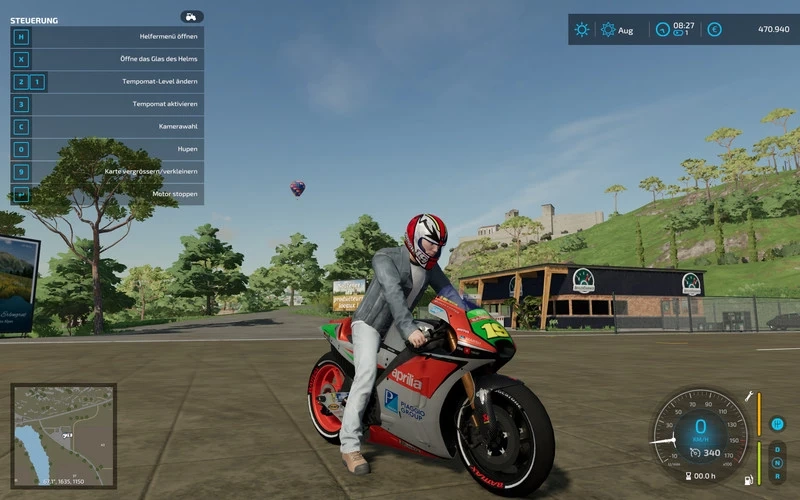Click the tractor icon above the controls list
800x500 pixels.
tap(192, 17)
